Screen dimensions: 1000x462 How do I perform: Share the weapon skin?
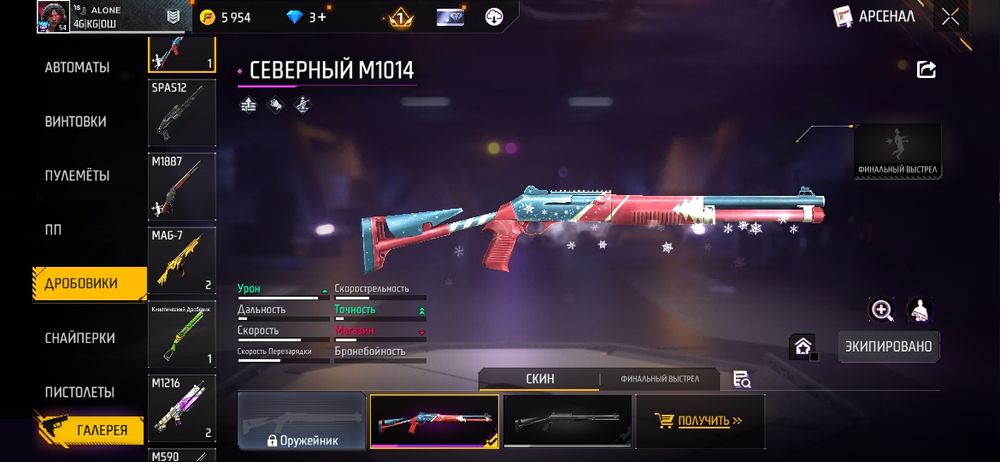[926, 69]
